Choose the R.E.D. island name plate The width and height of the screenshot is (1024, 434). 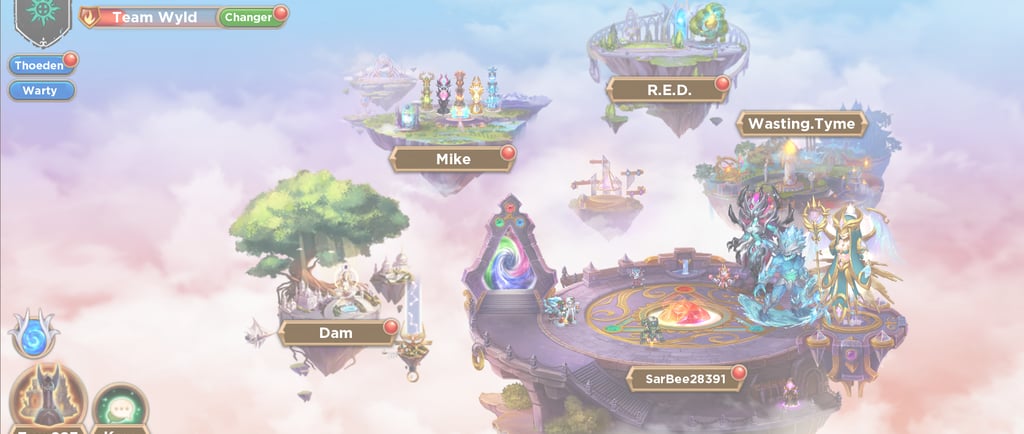click(x=668, y=88)
